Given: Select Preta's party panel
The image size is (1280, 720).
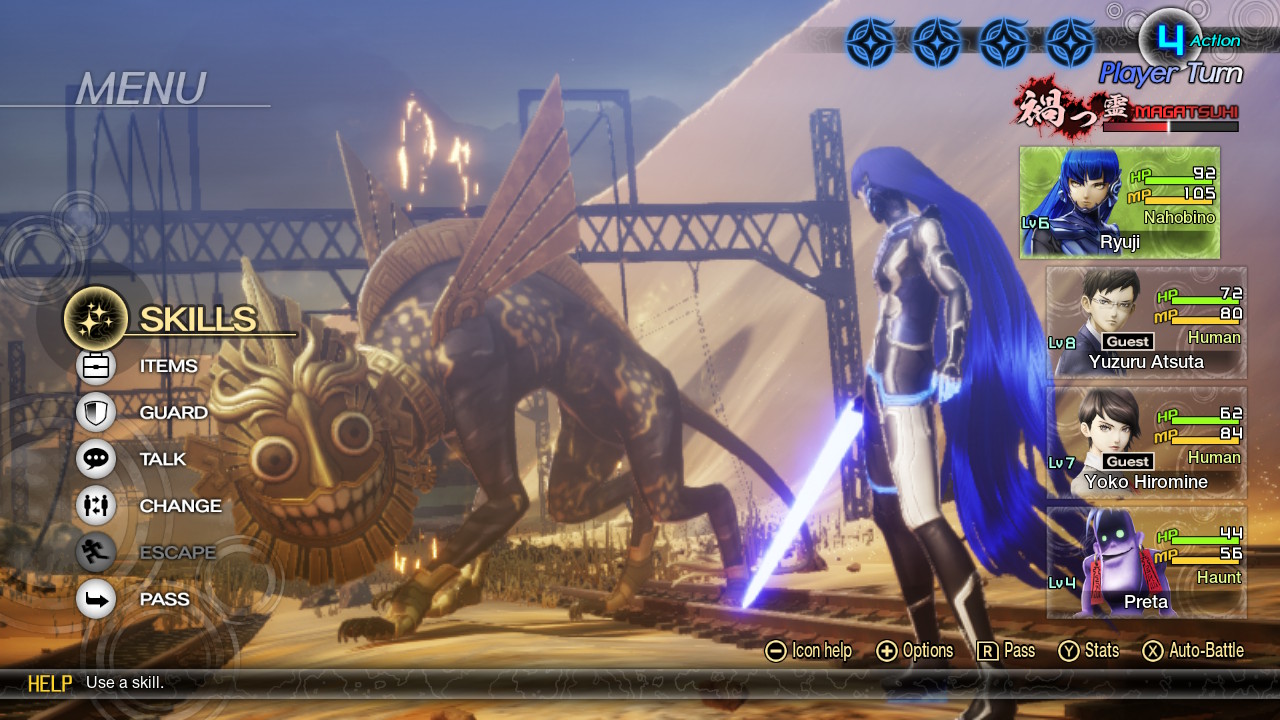Looking at the screenshot, I should [1146, 562].
